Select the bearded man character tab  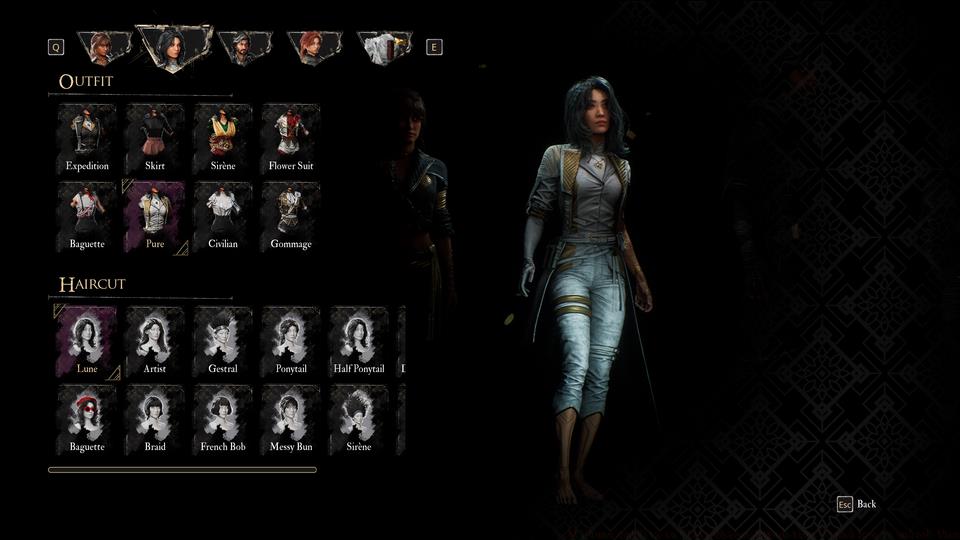244,46
